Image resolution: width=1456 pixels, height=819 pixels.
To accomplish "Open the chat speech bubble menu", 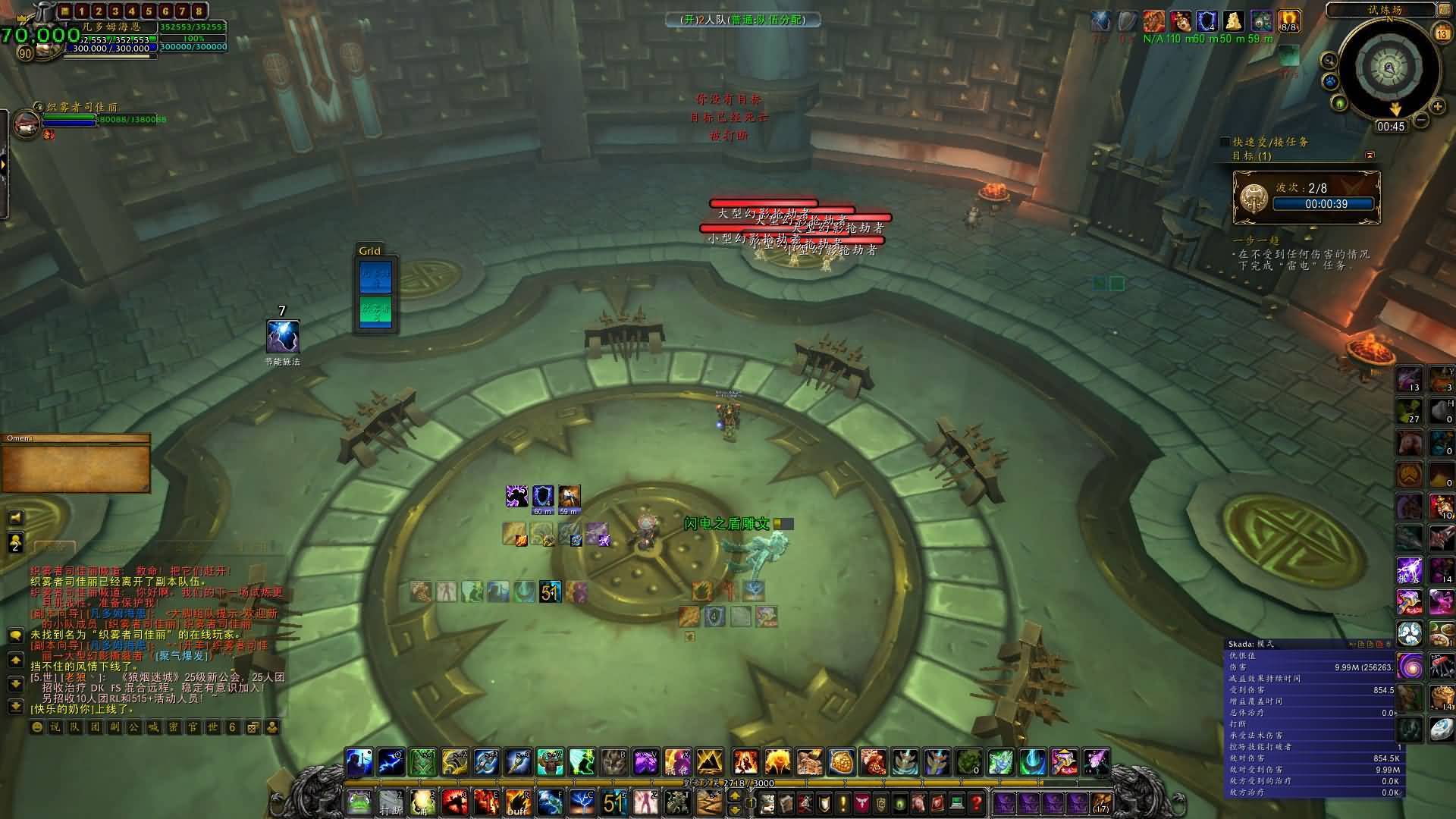I will (x=15, y=635).
